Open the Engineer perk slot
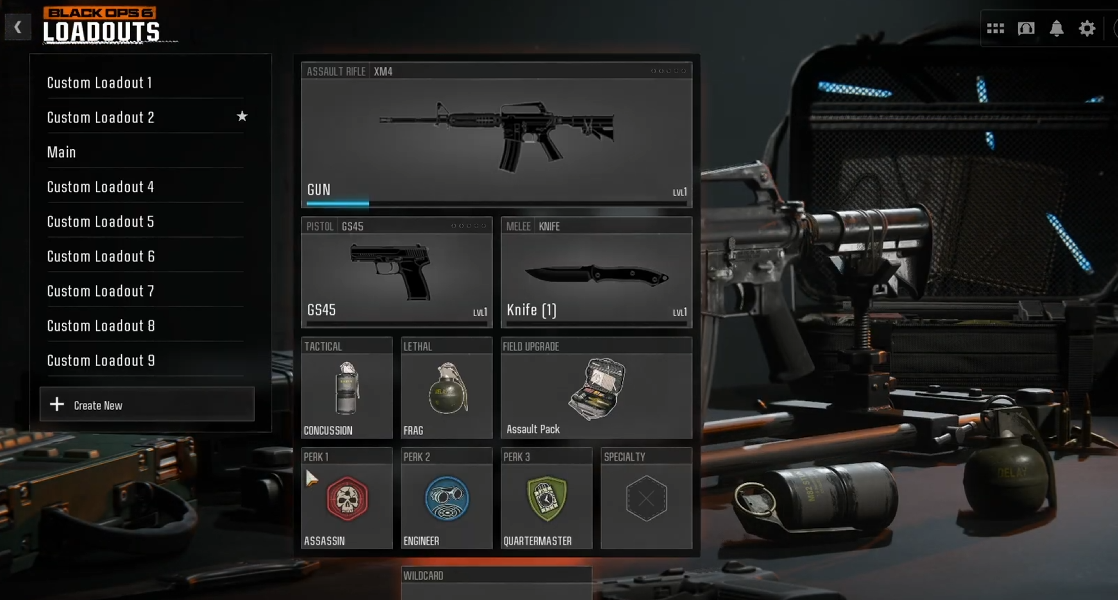The width and height of the screenshot is (1118, 600). pos(446,498)
